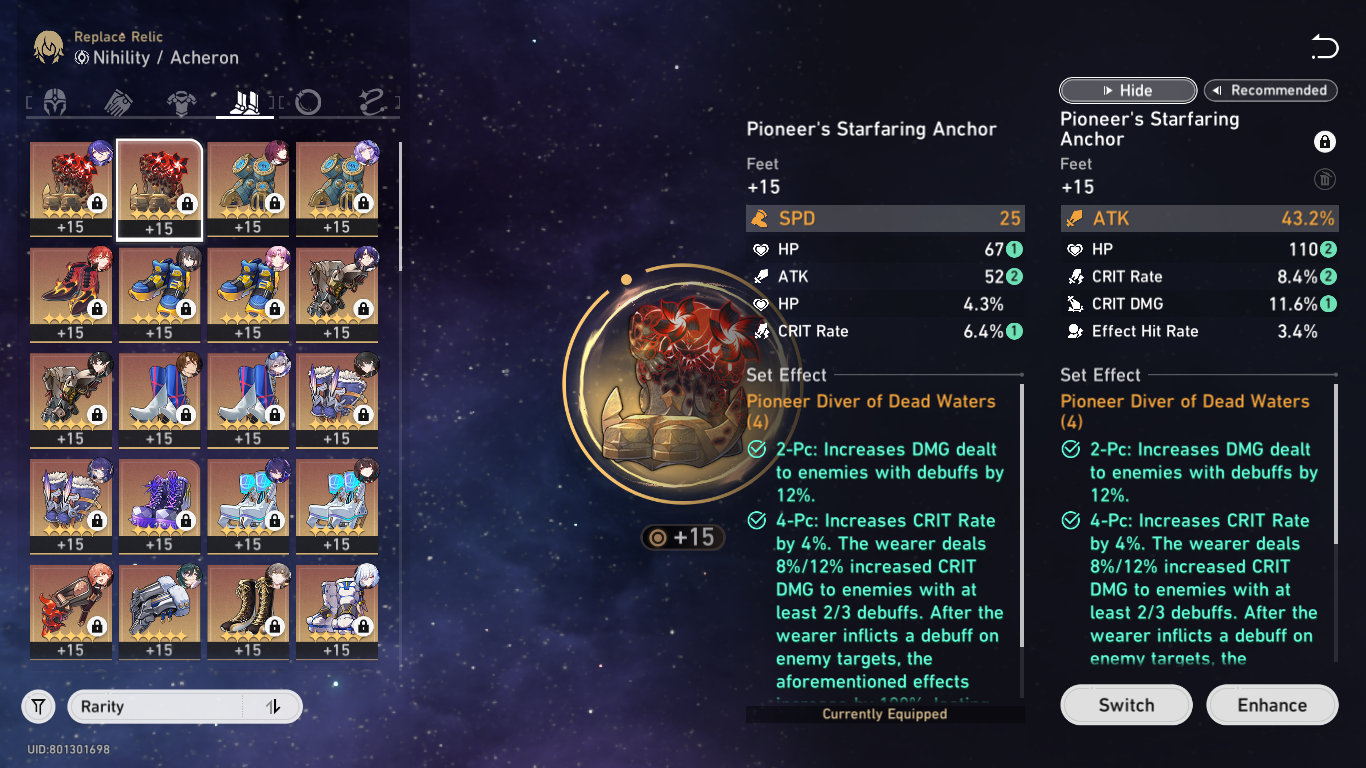Open the Link Rope relic slot icon

click(x=373, y=102)
